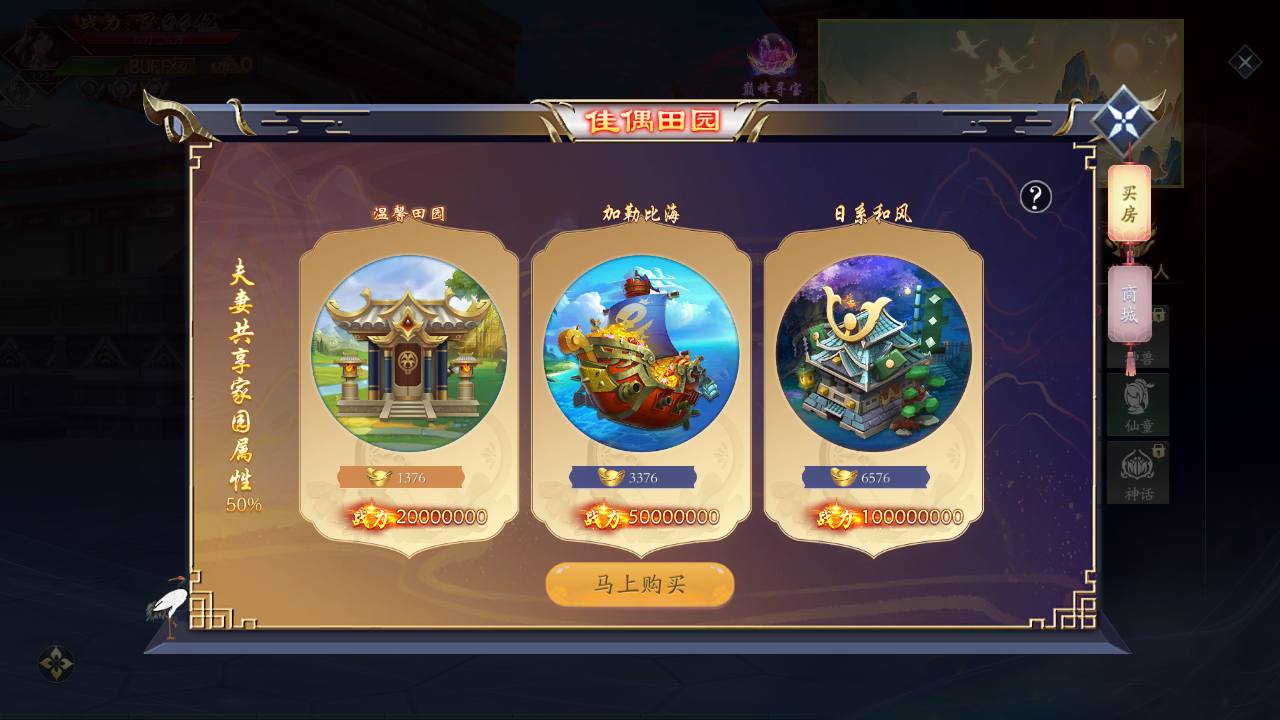This screenshot has height=720, width=1280.
Task: Click the 马上购买 buy now button
Action: [640, 584]
